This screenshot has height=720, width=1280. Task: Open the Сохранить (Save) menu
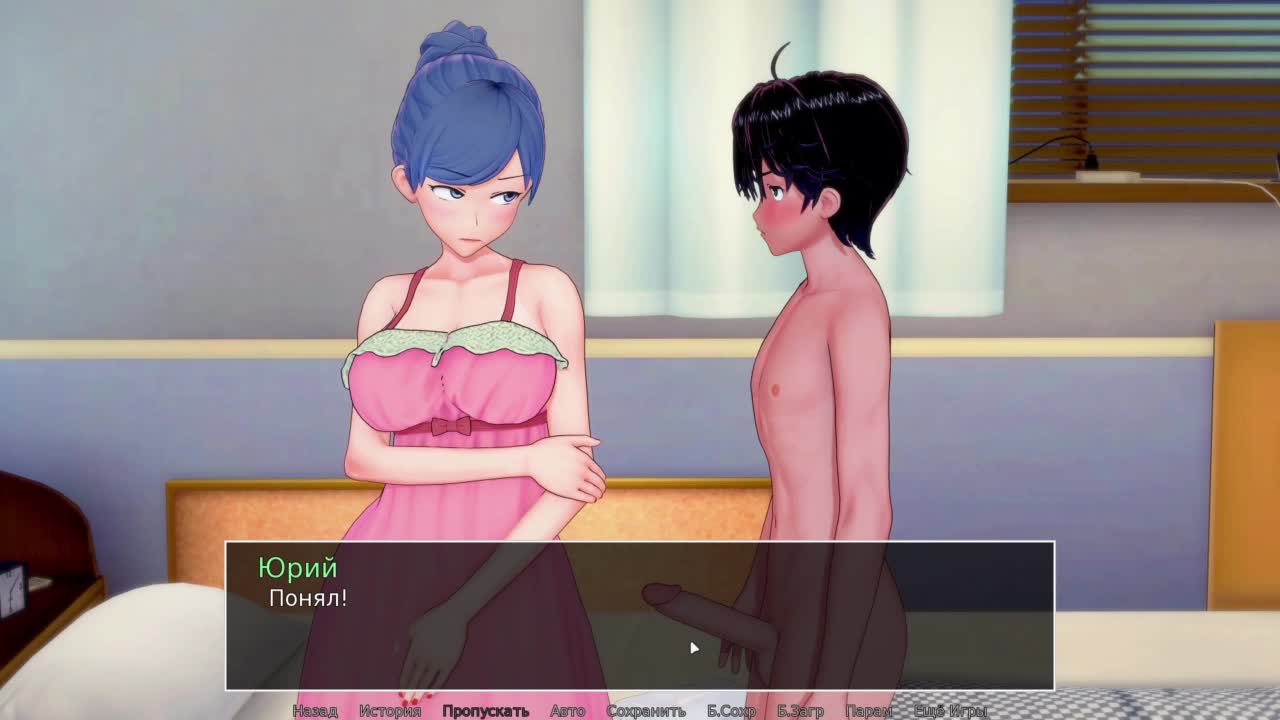[x=646, y=711]
